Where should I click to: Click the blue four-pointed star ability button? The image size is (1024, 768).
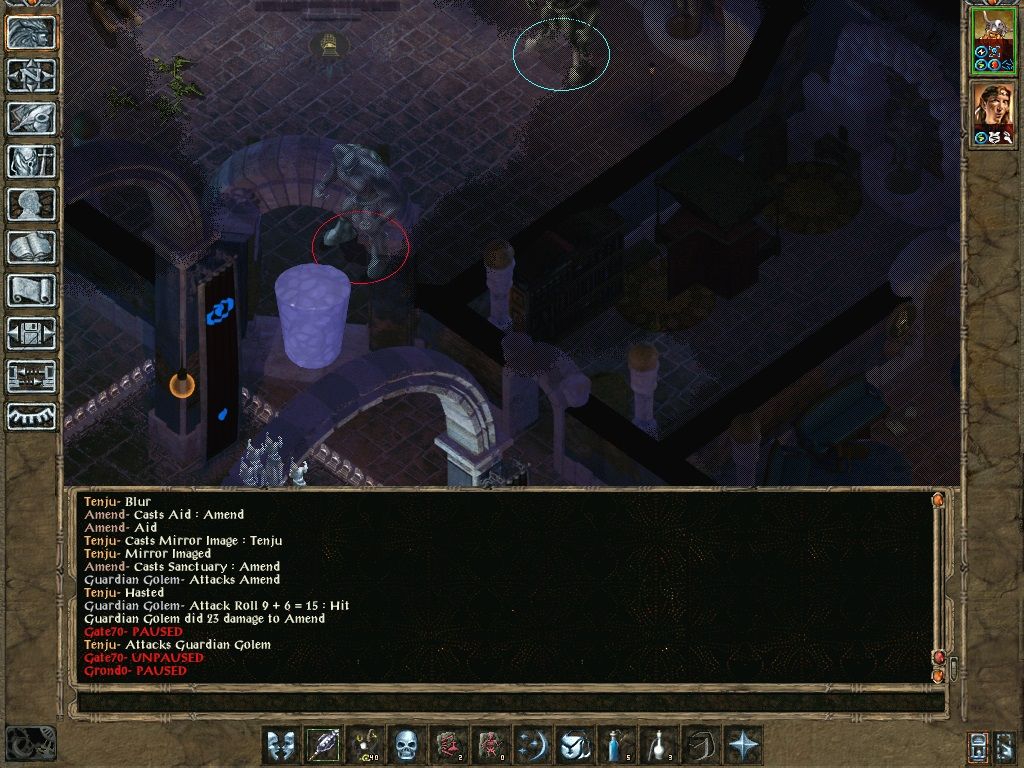coord(742,745)
